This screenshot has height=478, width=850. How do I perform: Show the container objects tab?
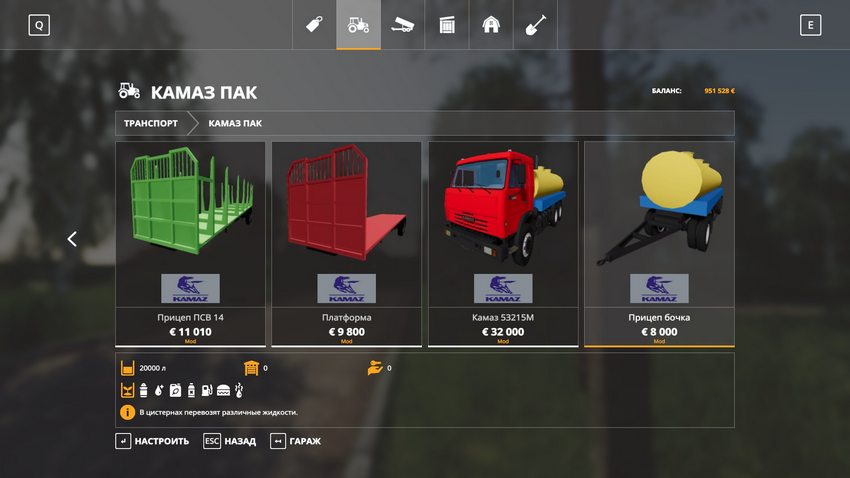click(x=447, y=25)
